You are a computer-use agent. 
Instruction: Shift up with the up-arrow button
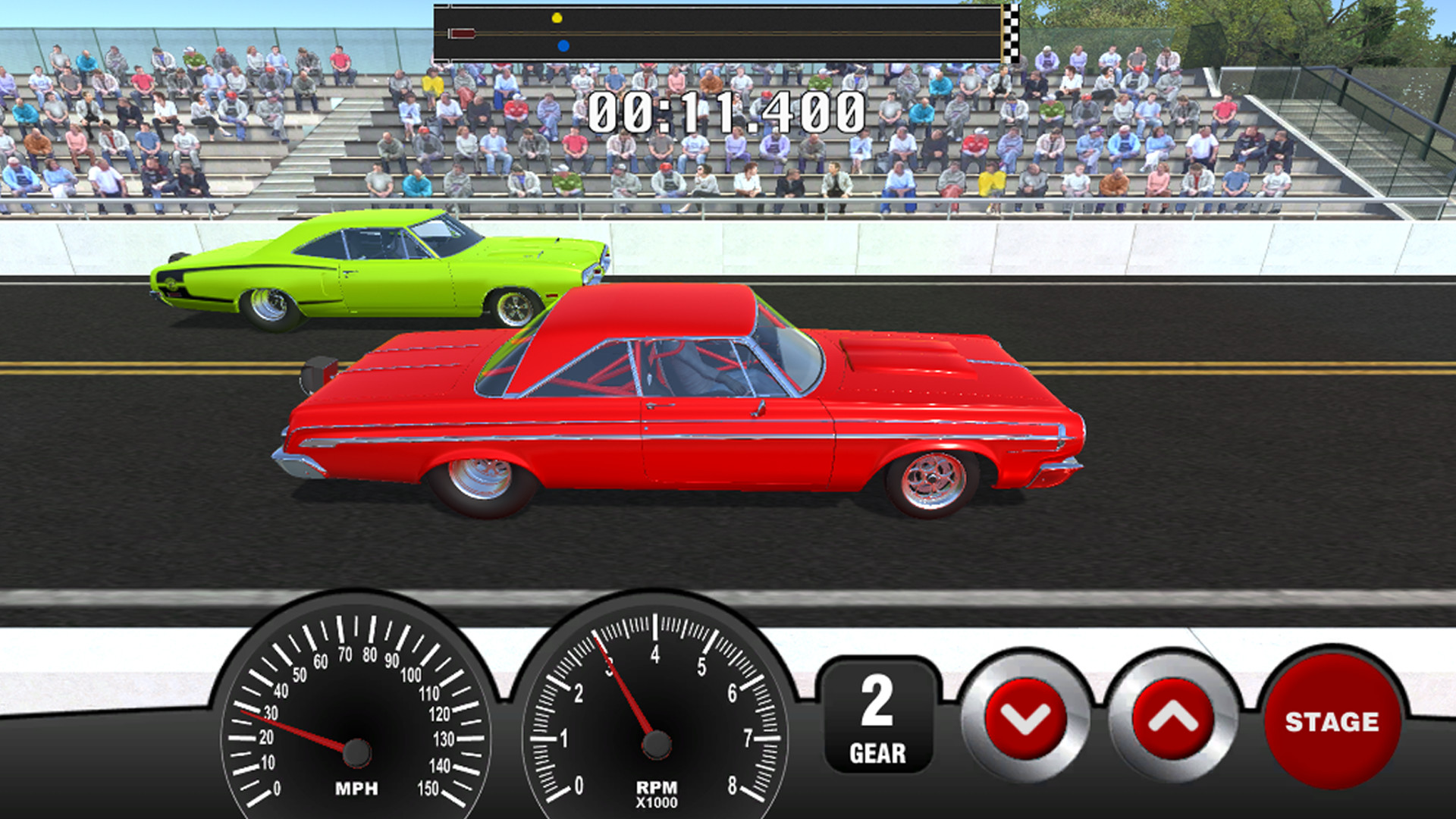(x=1172, y=717)
